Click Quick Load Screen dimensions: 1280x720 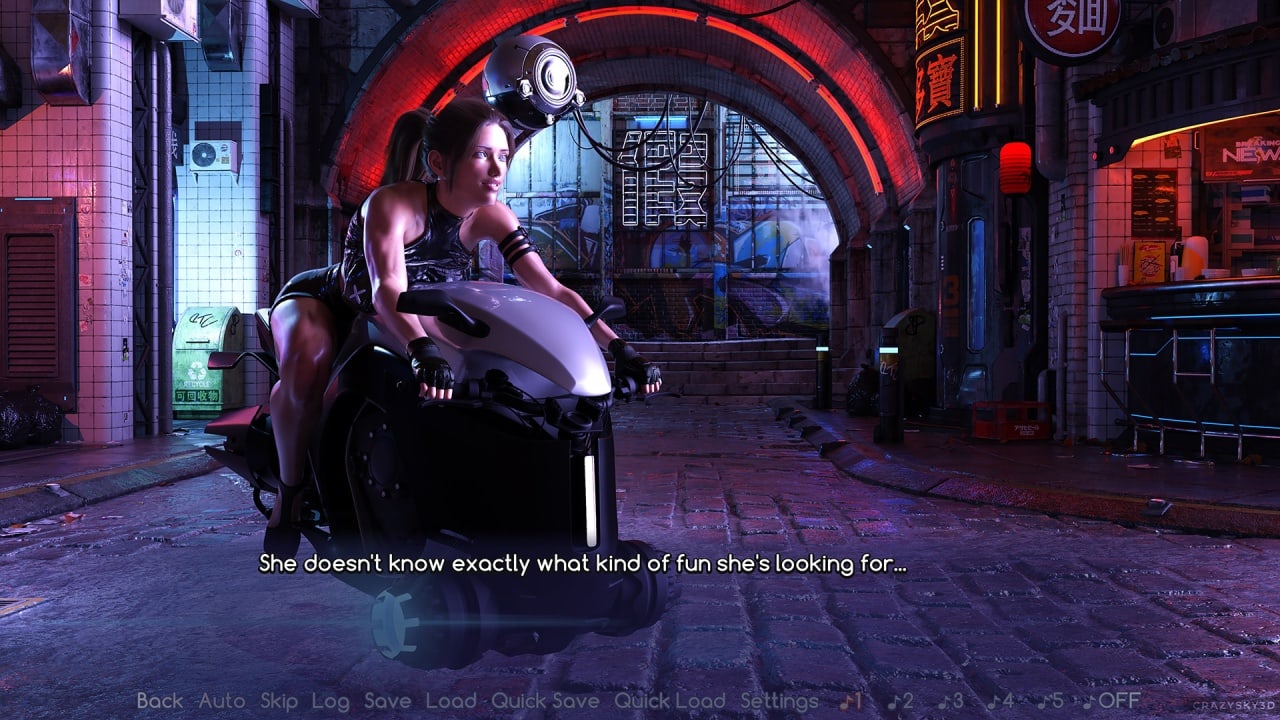tap(669, 701)
